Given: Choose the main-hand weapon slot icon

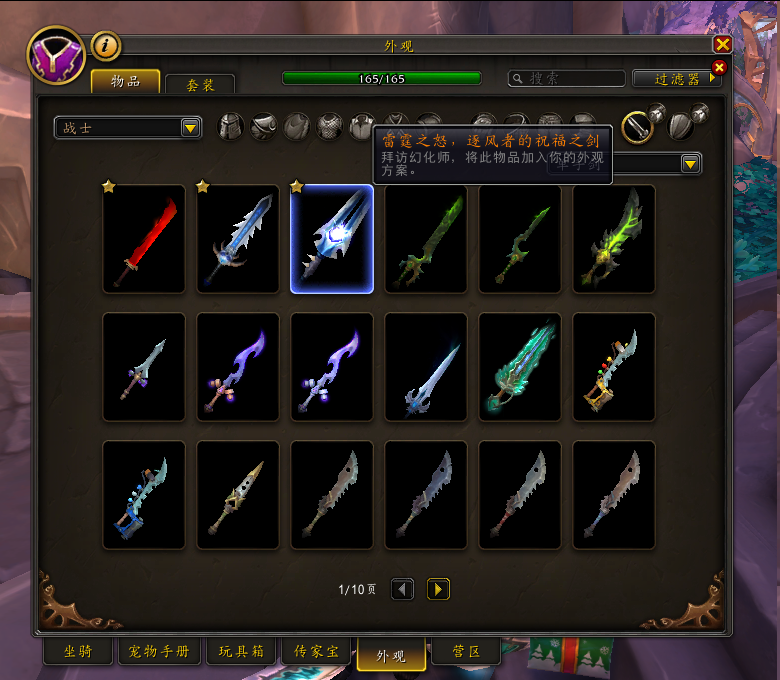Looking at the screenshot, I should tap(637, 126).
